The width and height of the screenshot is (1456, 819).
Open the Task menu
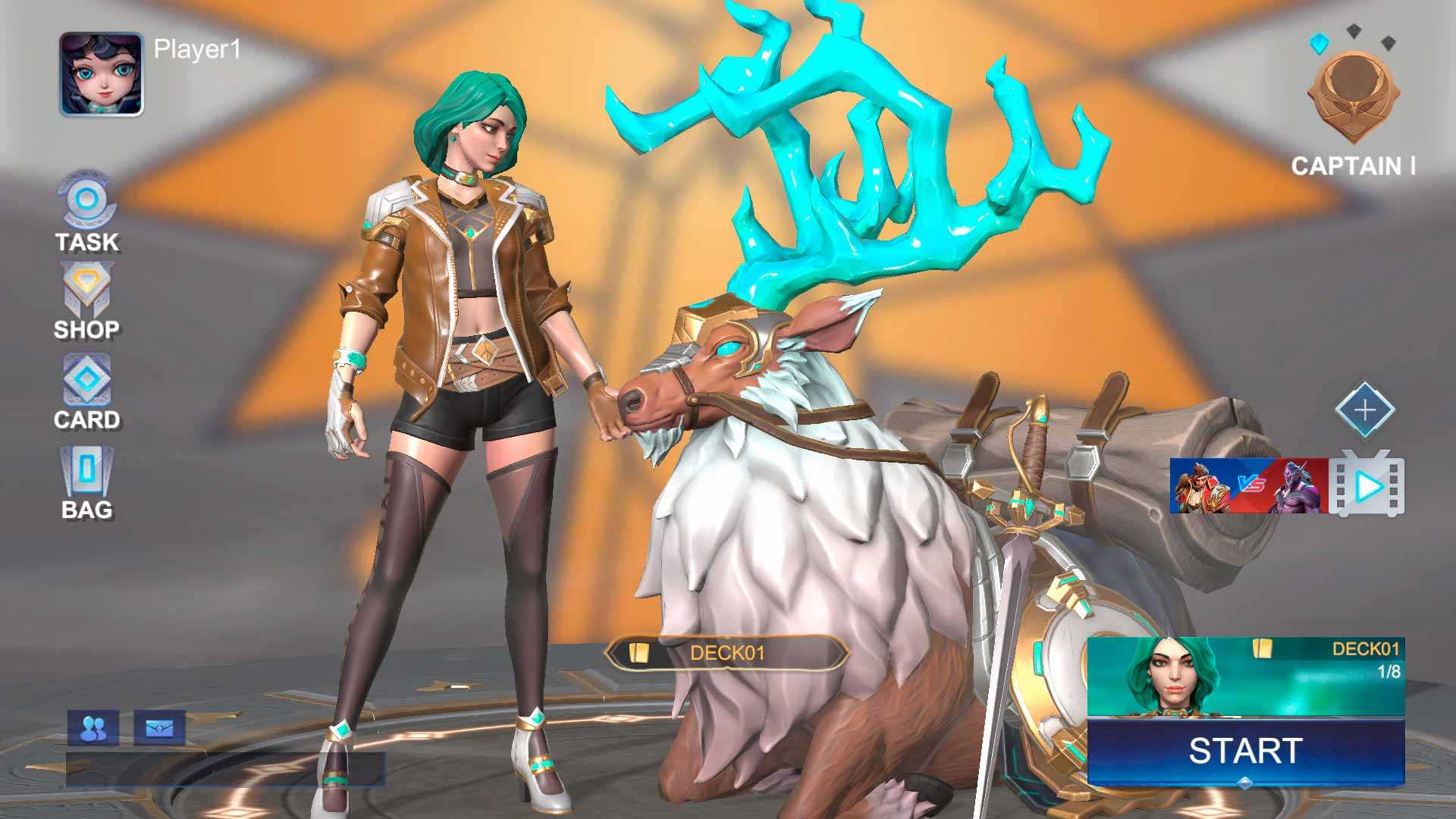click(86, 210)
